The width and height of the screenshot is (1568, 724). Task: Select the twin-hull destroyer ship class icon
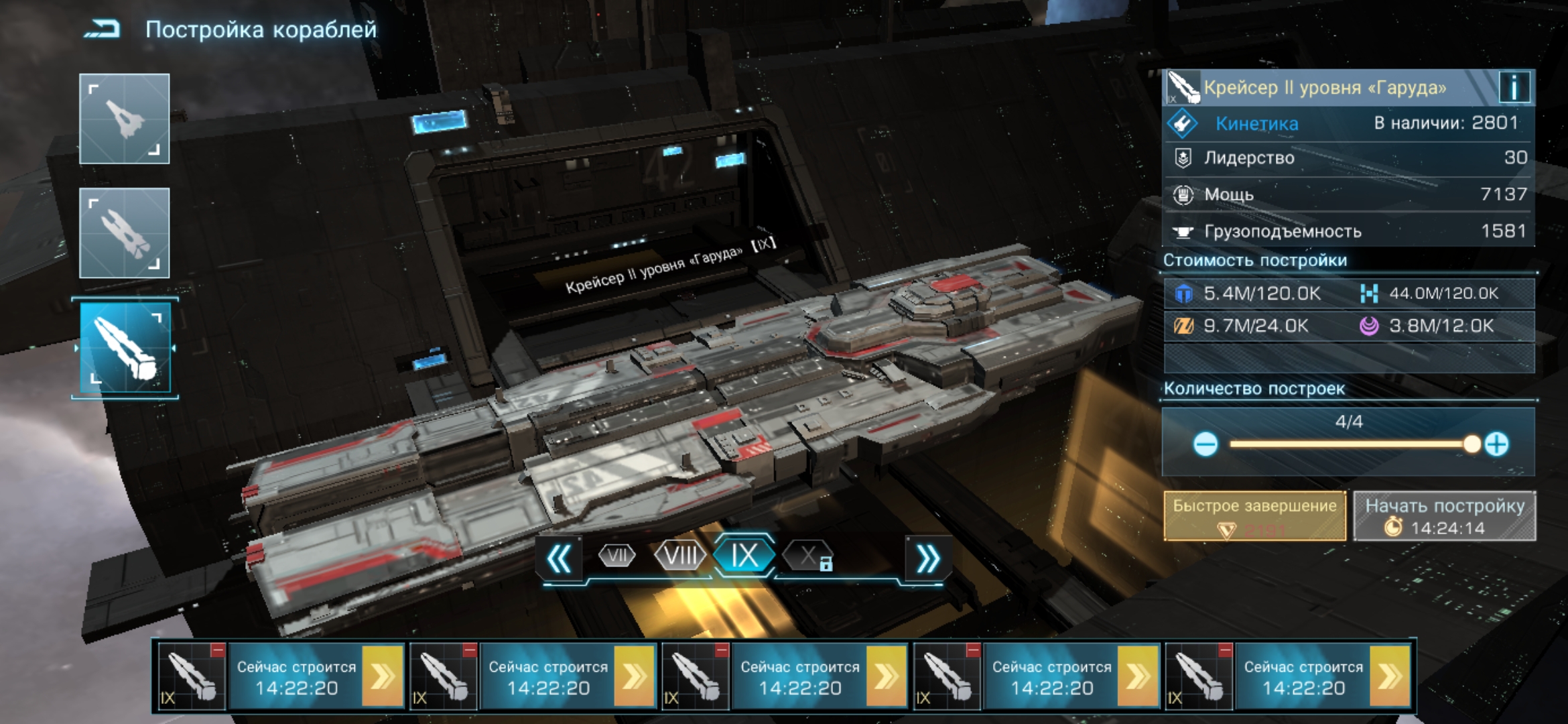coord(125,233)
